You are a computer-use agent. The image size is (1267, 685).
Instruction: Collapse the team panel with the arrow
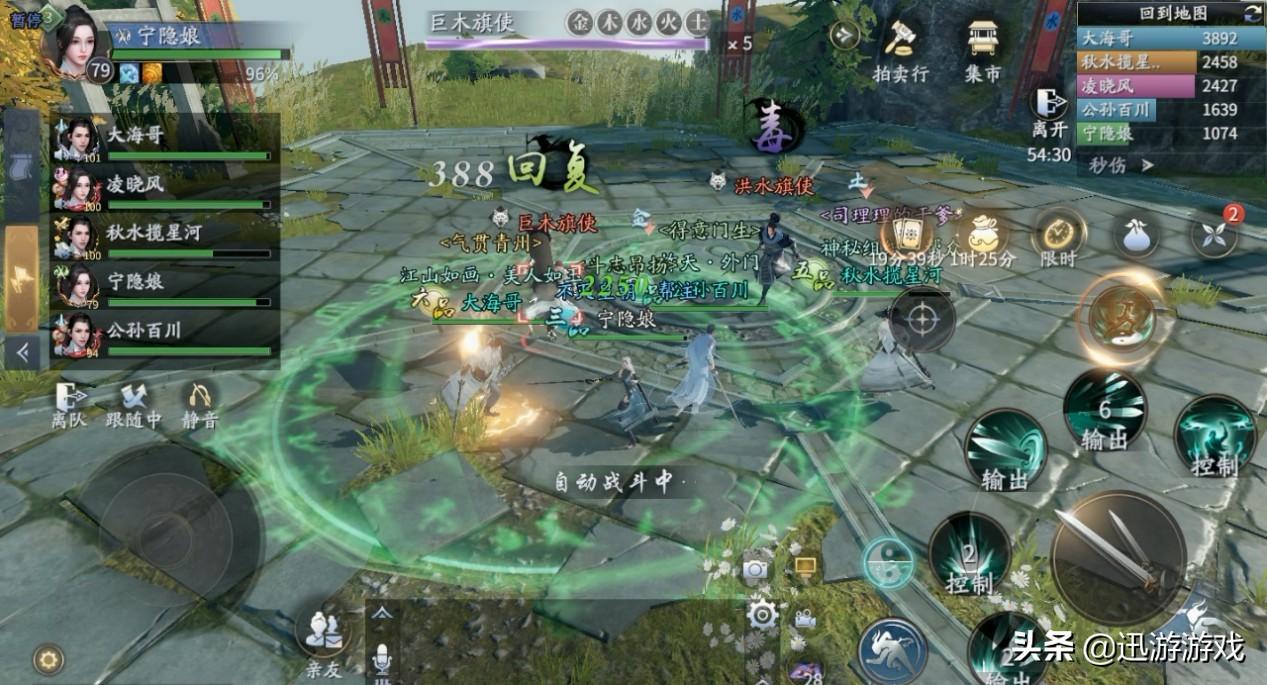(x=22, y=351)
